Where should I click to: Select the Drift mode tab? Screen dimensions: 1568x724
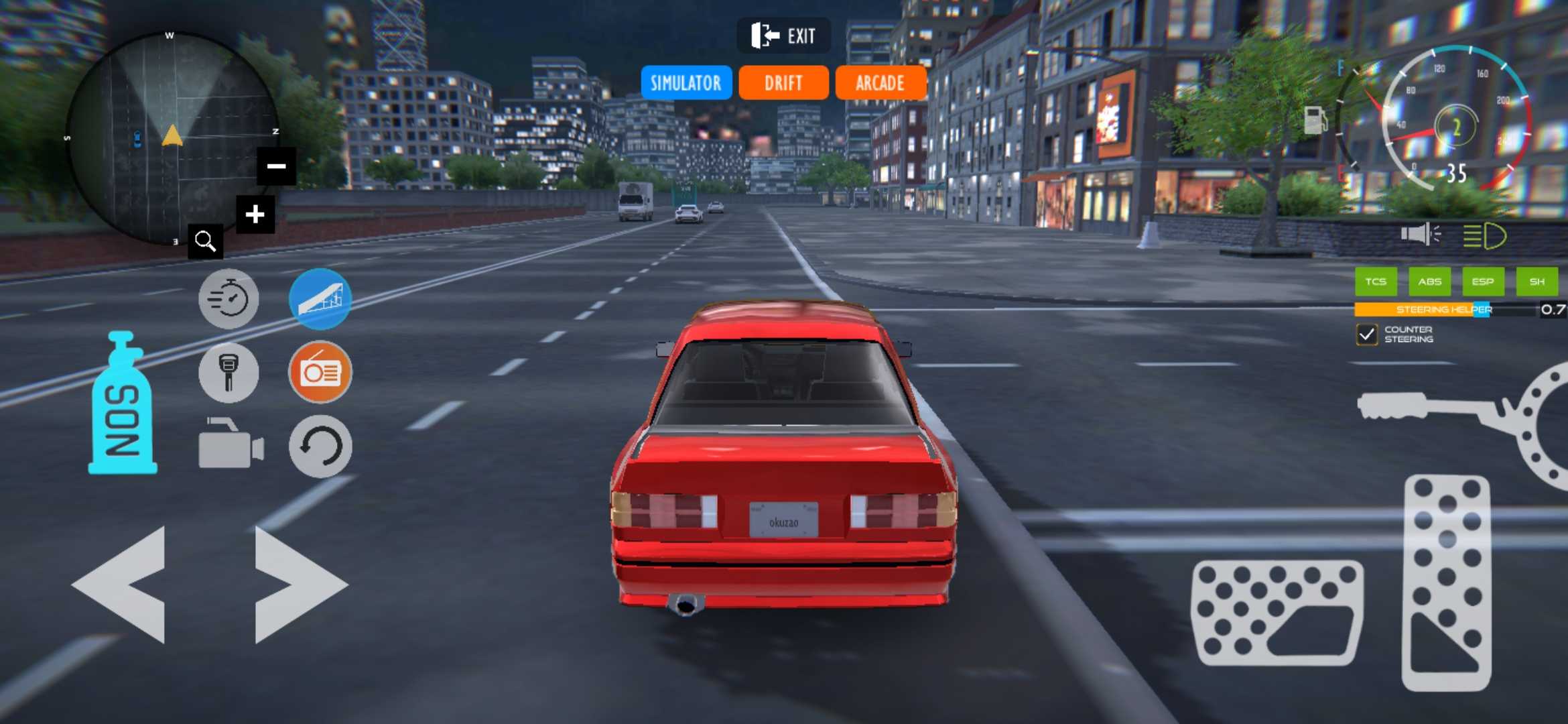pyautogui.click(x=783, y=82)
